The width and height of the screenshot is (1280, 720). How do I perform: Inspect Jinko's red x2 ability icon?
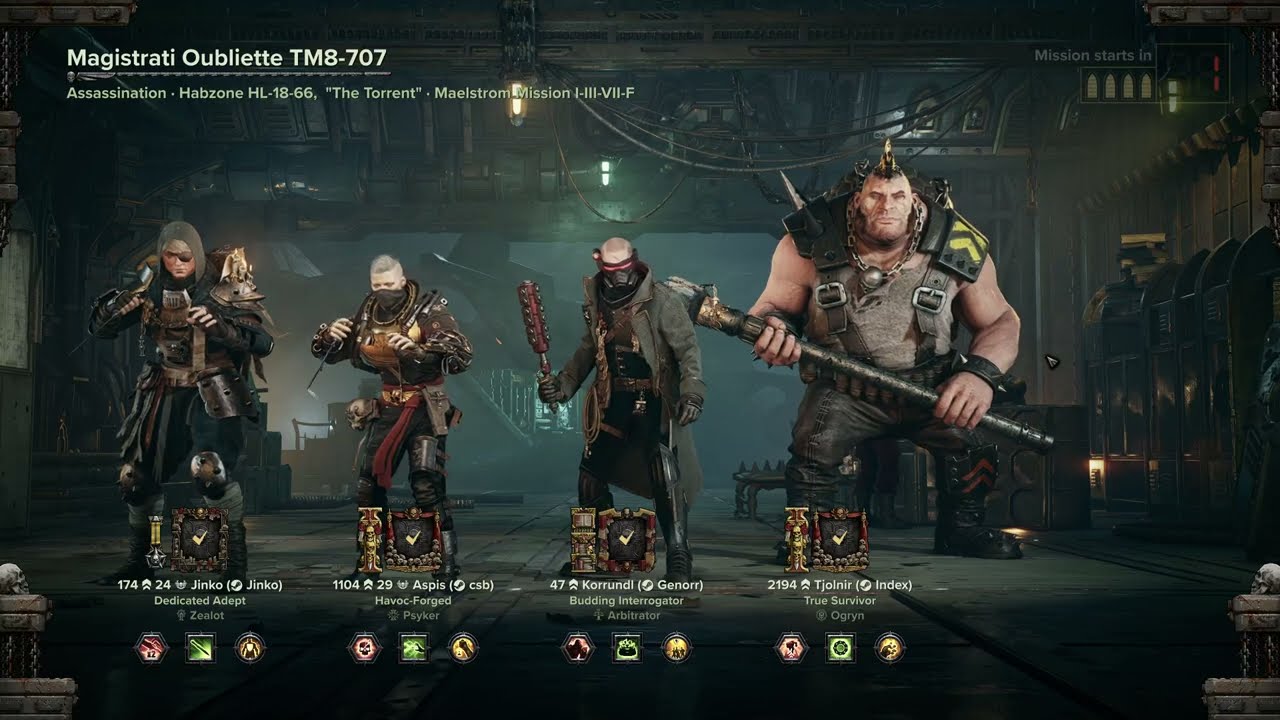pyautogui.click(x=151, y=648)
